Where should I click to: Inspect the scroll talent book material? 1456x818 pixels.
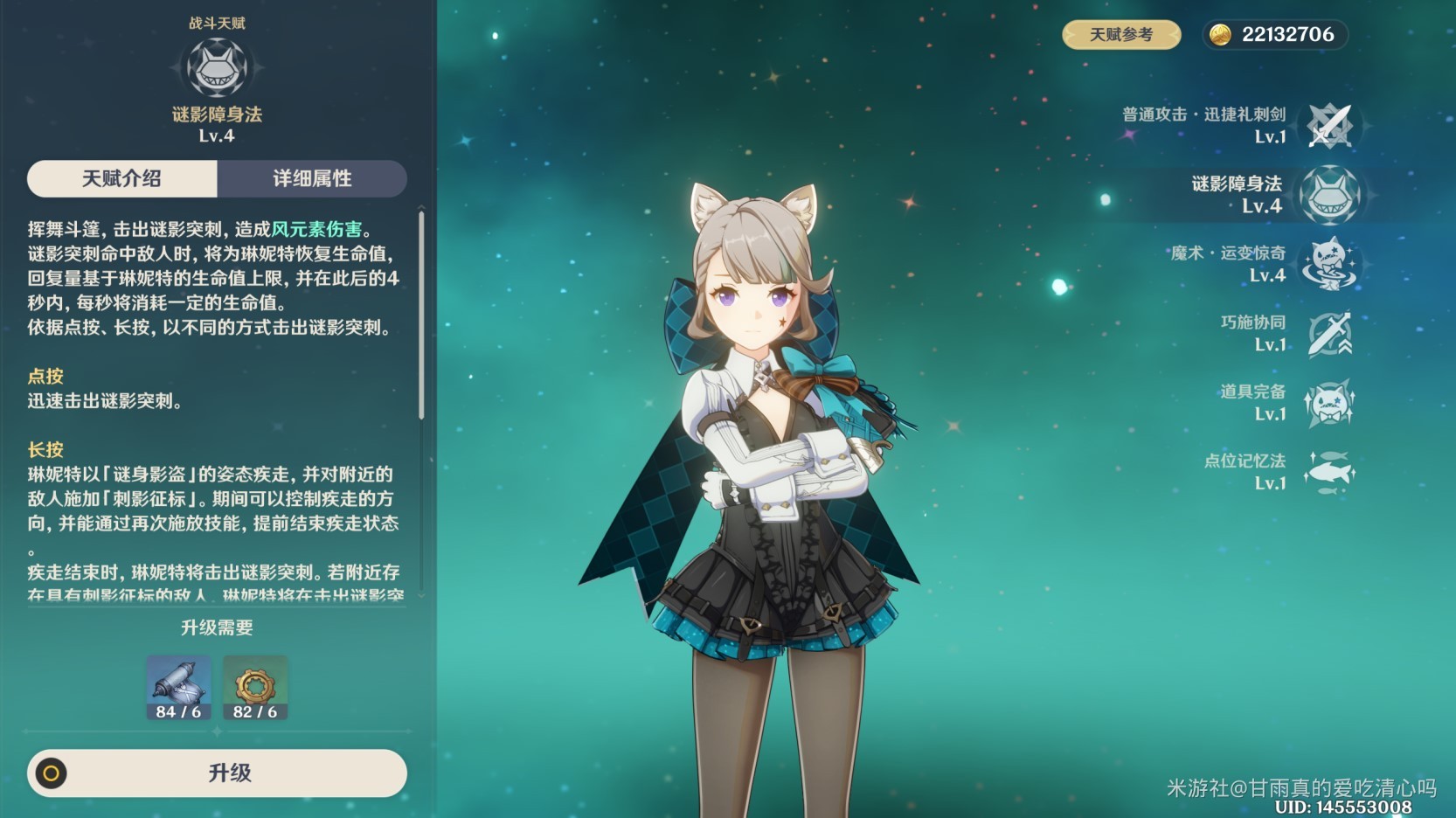pos(178,688)
